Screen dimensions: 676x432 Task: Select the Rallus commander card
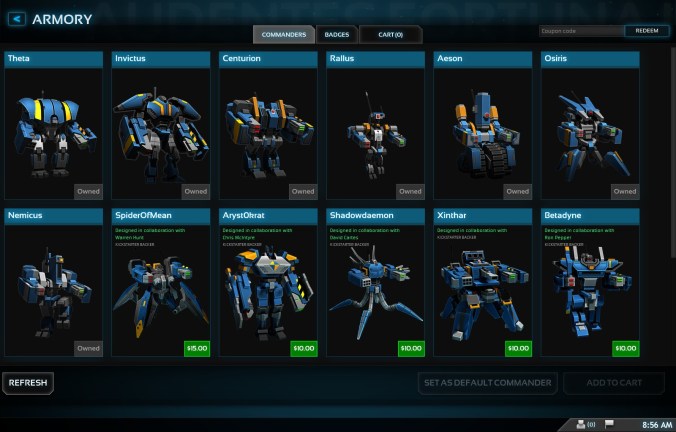(375, 126)
